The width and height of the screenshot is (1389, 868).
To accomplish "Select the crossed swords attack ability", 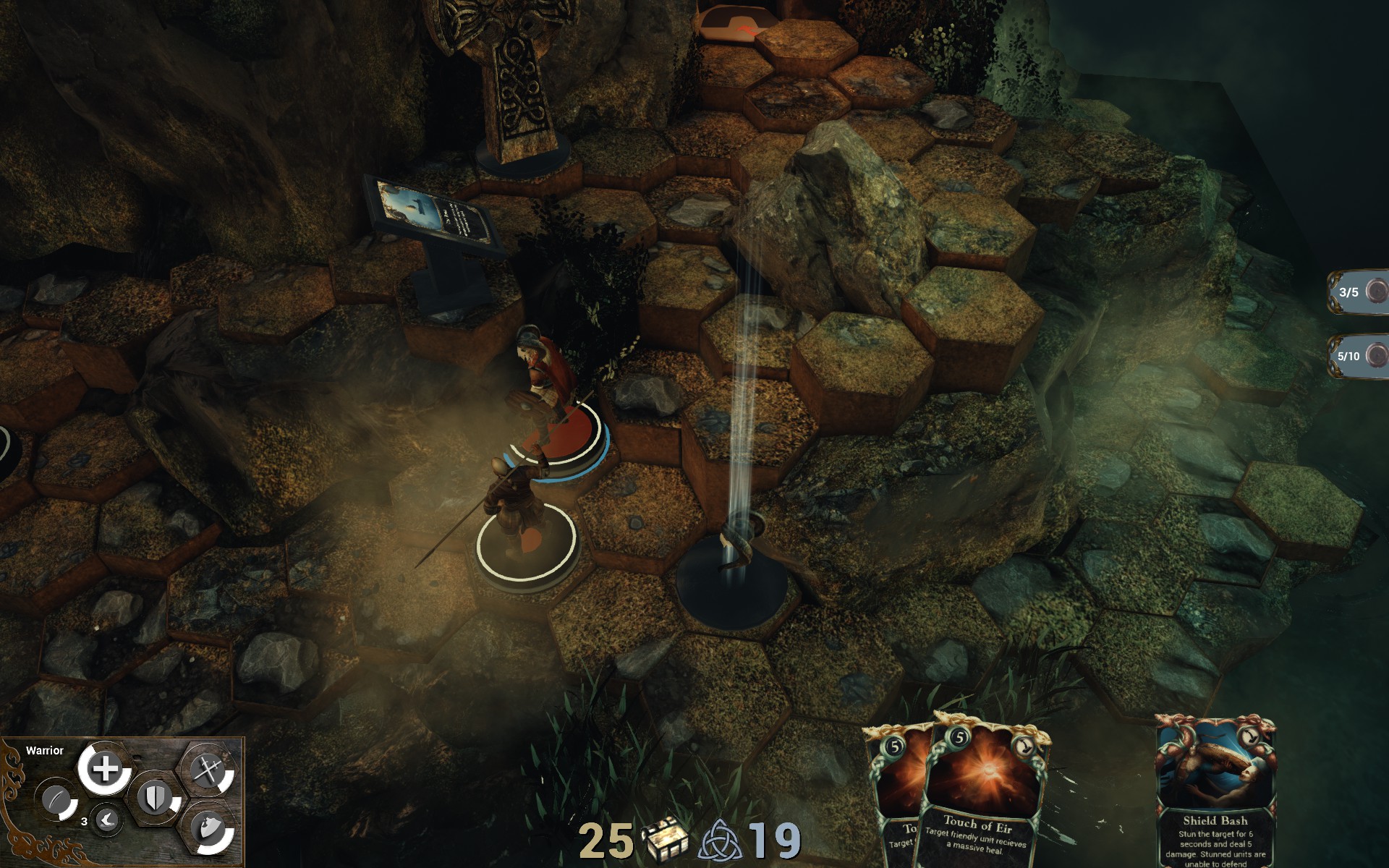I will (x=208, y=771).
